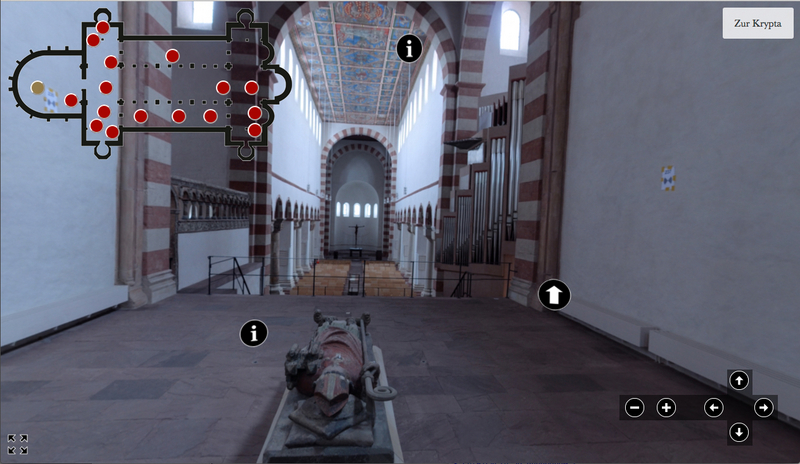Image resolution: width=800 pixels, height=464 pixels.
Task: Open the info hotspot beside the tomb effigy
Action: 255,333
